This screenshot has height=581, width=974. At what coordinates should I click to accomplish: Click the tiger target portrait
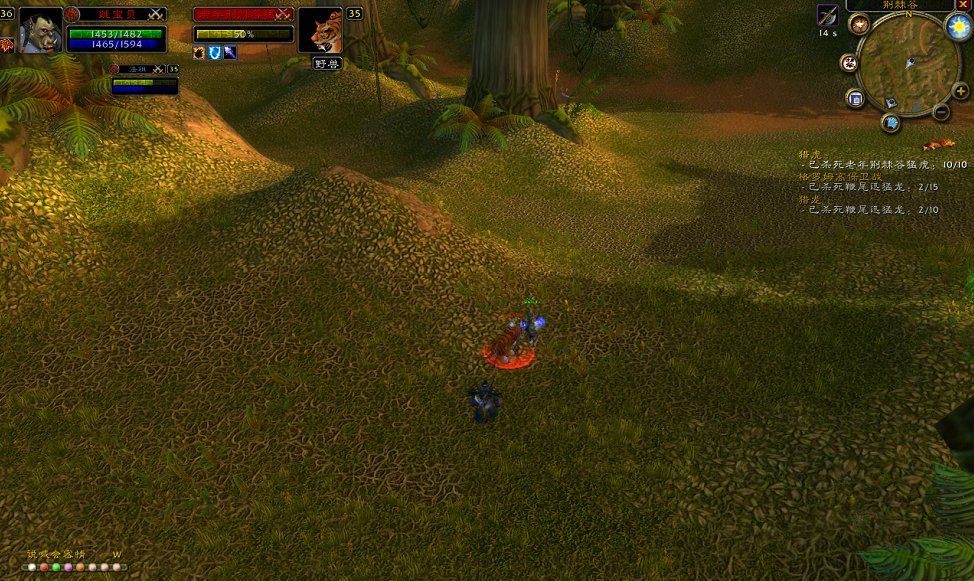pos(320,30)
